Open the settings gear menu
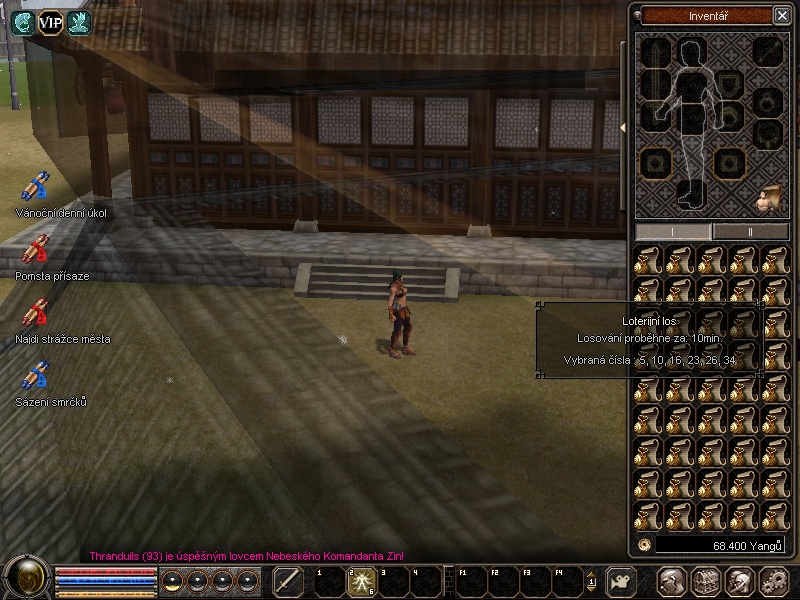800x600 pixels. 773,581
